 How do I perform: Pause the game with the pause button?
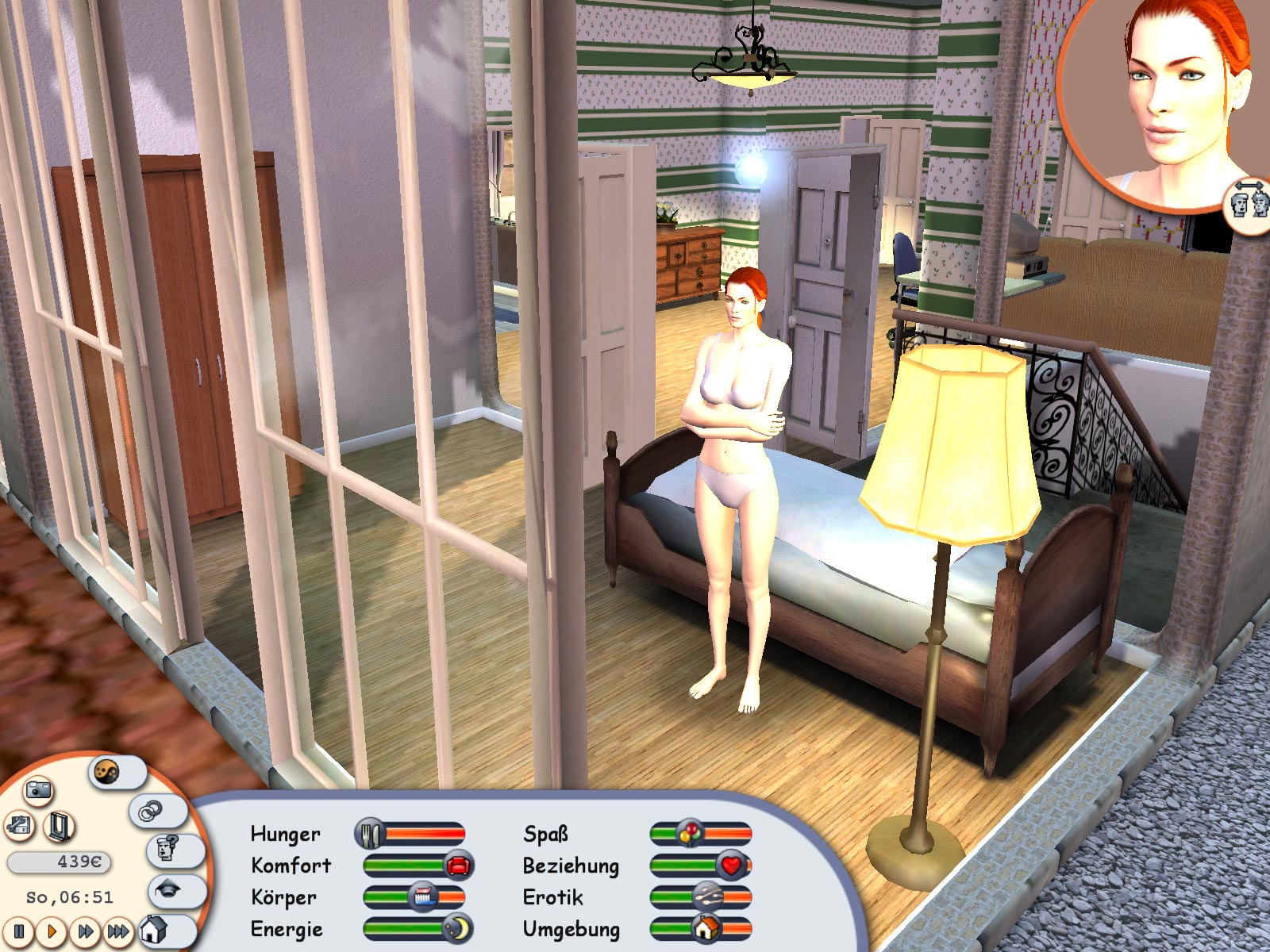click(x=18, y=932)
